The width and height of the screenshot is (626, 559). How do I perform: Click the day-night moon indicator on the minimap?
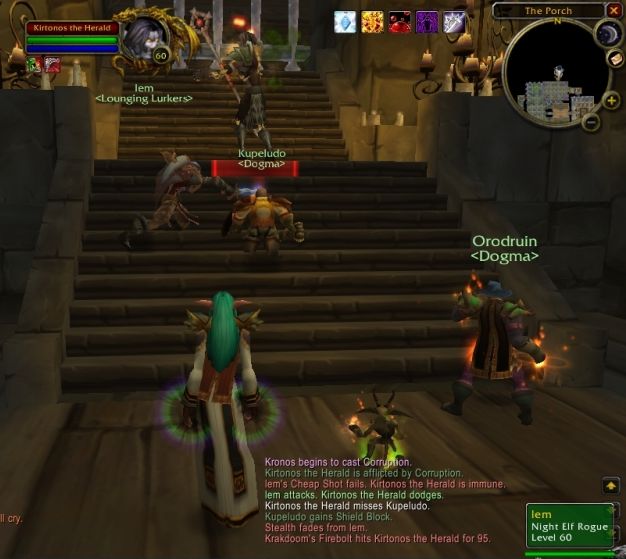[609, 34]
